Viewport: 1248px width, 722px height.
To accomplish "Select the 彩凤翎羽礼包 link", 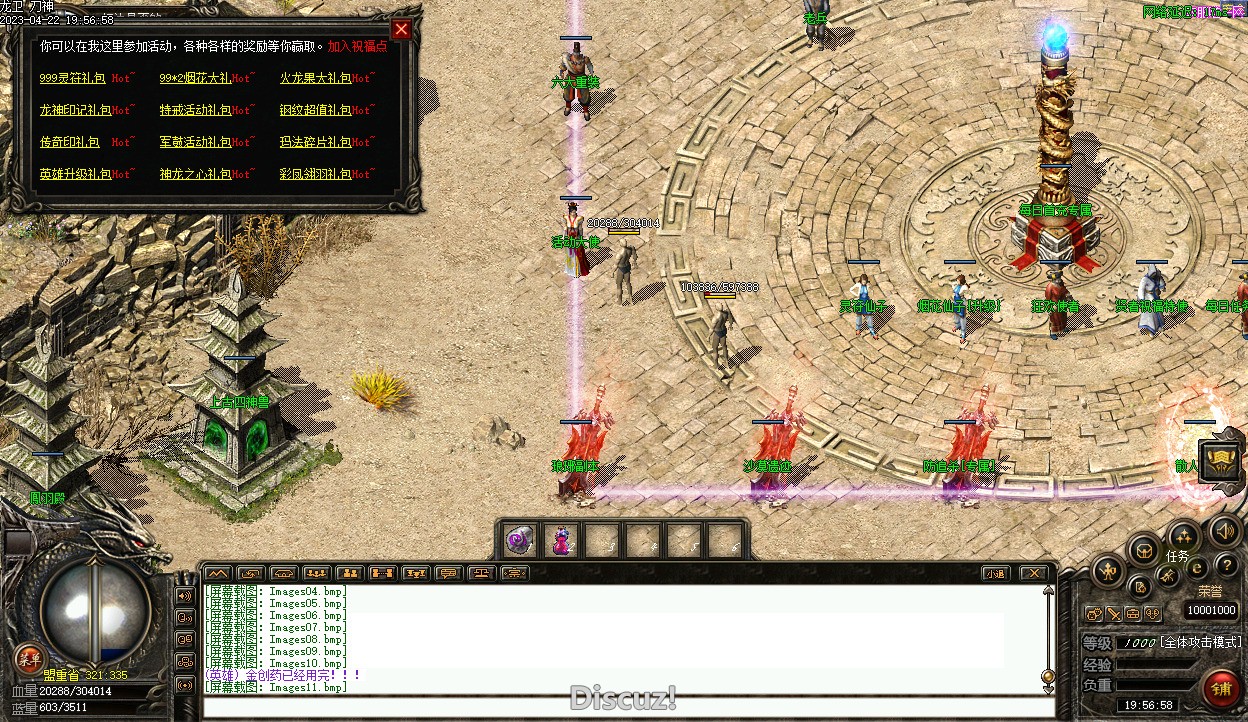I will click(x=314, y=174).
